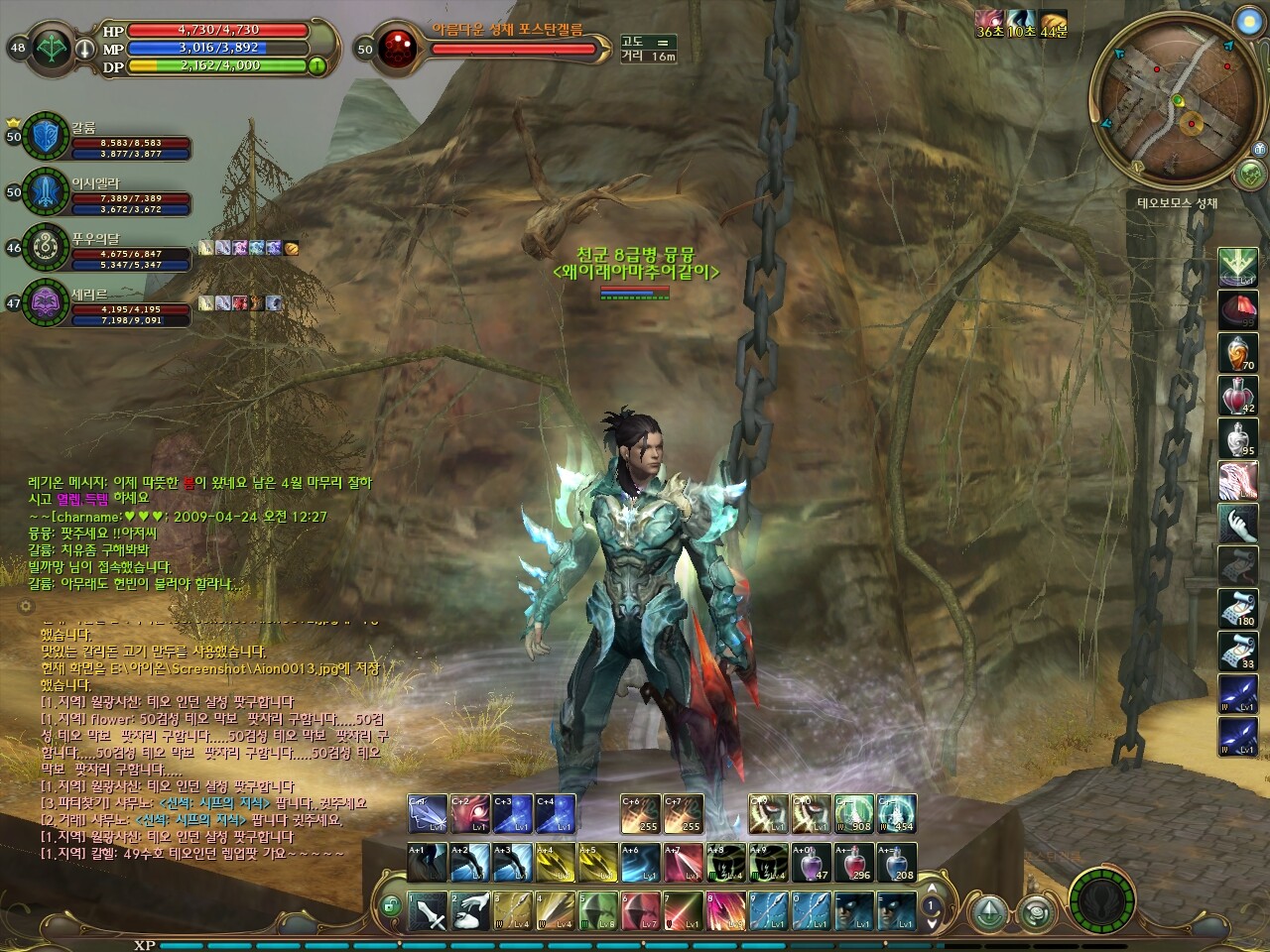The image size is (1270, 952).
Task: Click the green arrow round button near hotbar
Action: (987, 912)
